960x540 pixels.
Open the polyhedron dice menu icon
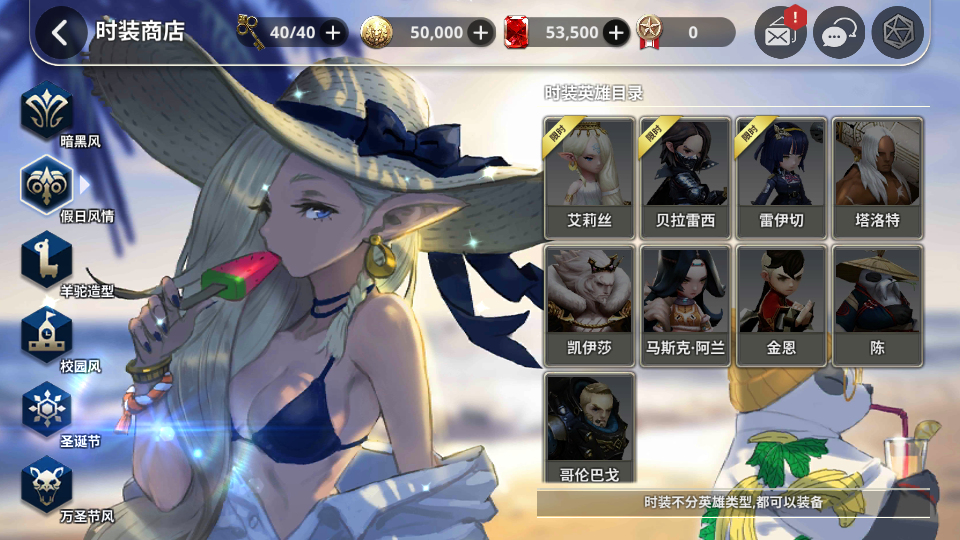click(897, 33)
